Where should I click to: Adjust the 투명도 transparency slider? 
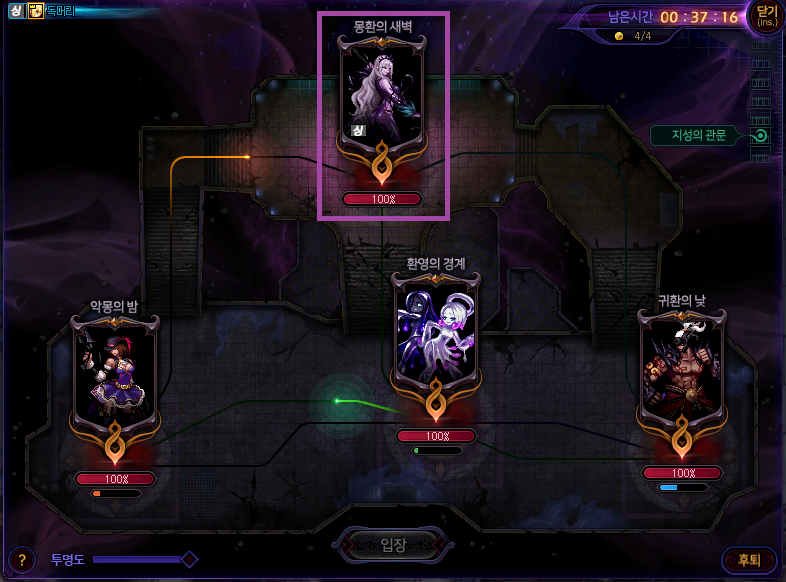click(x=188, y=559)
